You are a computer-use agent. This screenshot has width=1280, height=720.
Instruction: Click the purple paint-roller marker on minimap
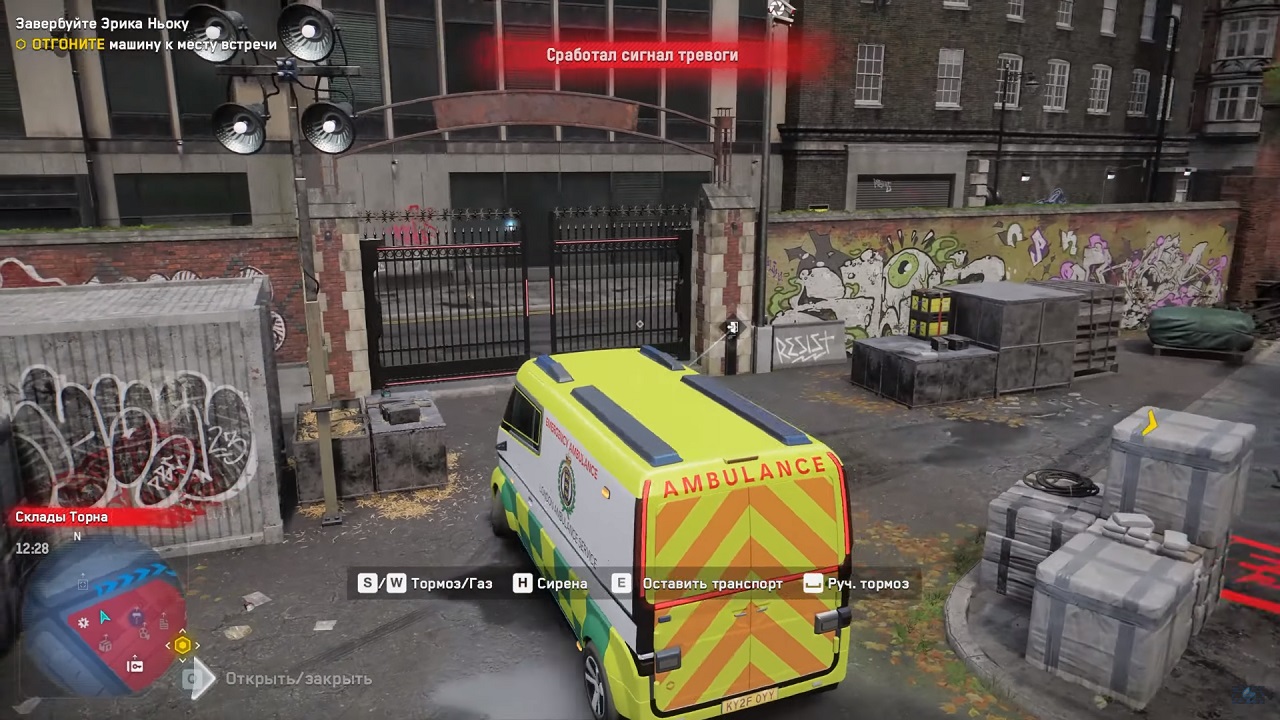(136, 619)
